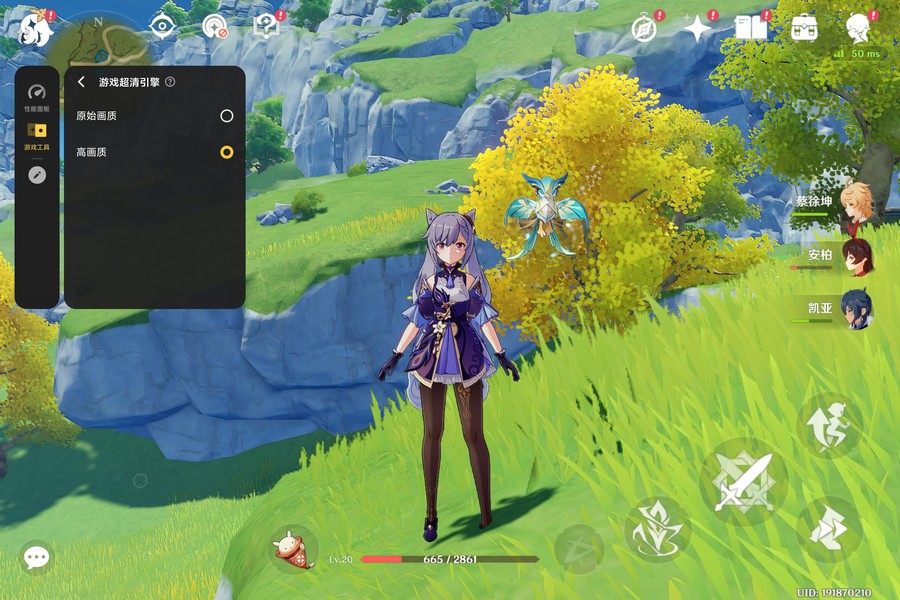Screen dimensions: 900x600
Task: Select the 原始画质 radio option
Action: tap(227, 116)
